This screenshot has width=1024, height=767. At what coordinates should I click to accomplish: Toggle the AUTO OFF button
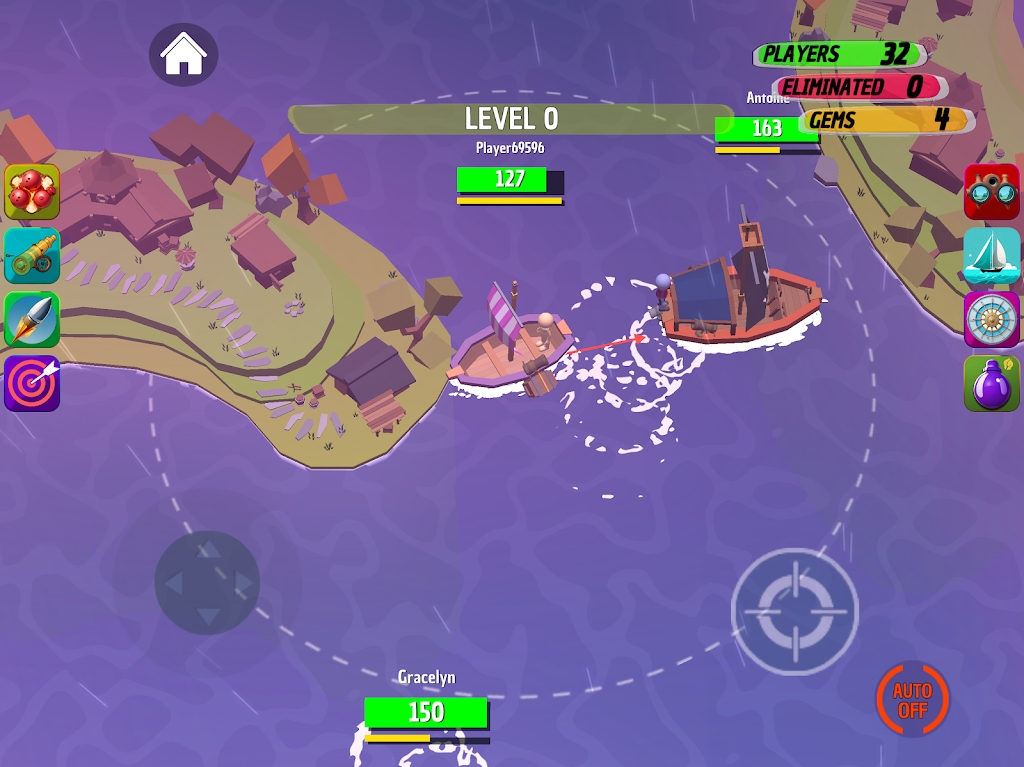coord(912,699)
